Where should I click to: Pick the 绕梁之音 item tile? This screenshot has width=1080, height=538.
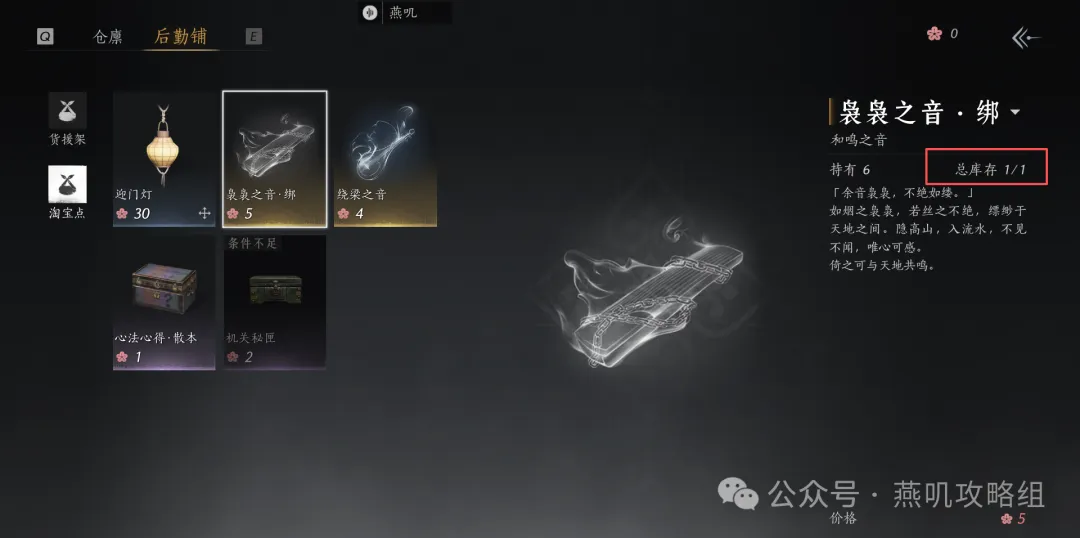[x=385, y=159]
